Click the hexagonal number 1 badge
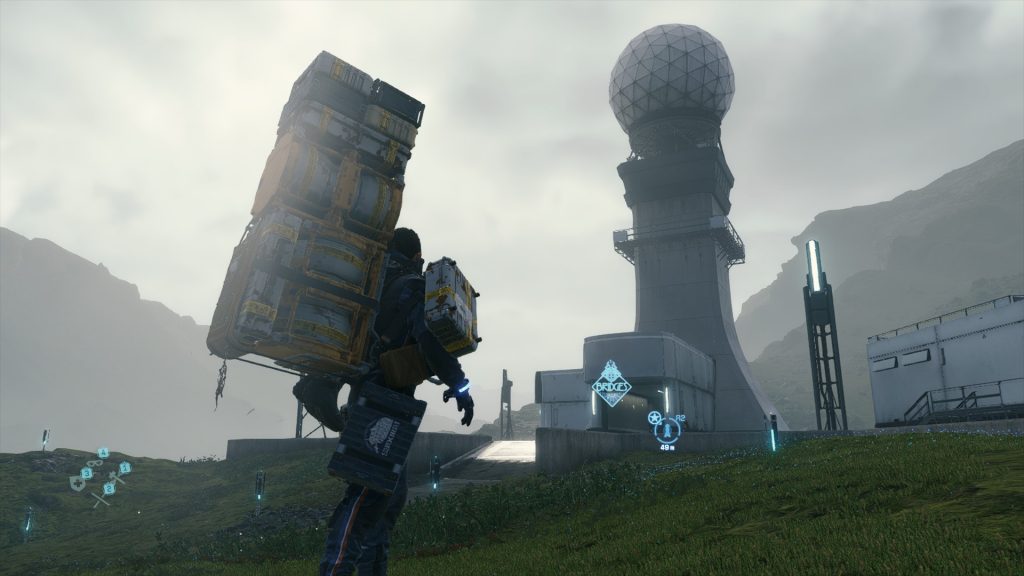 [x=125, y=468]
